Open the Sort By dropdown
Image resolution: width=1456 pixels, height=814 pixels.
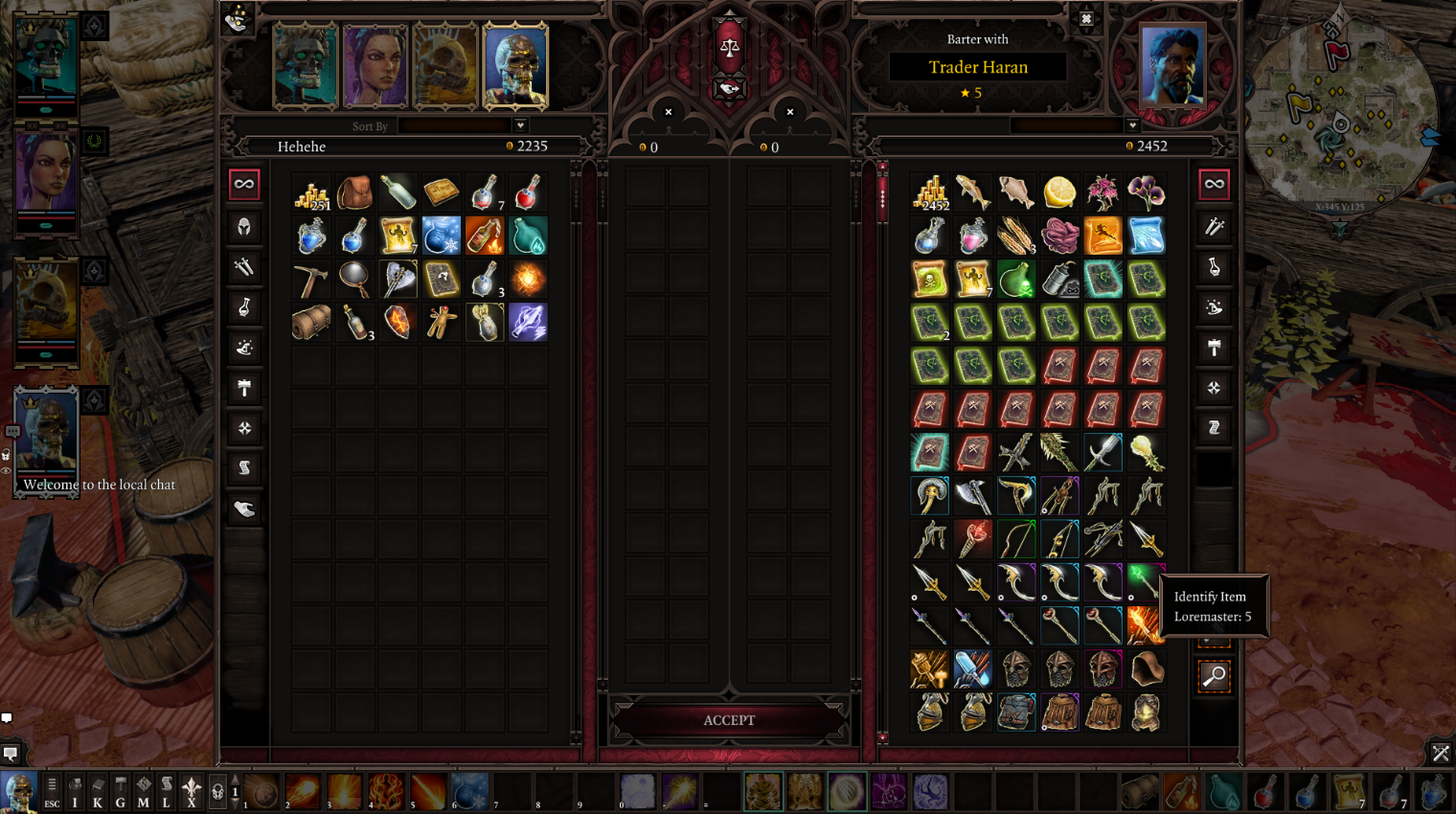(x=520, y=125)
